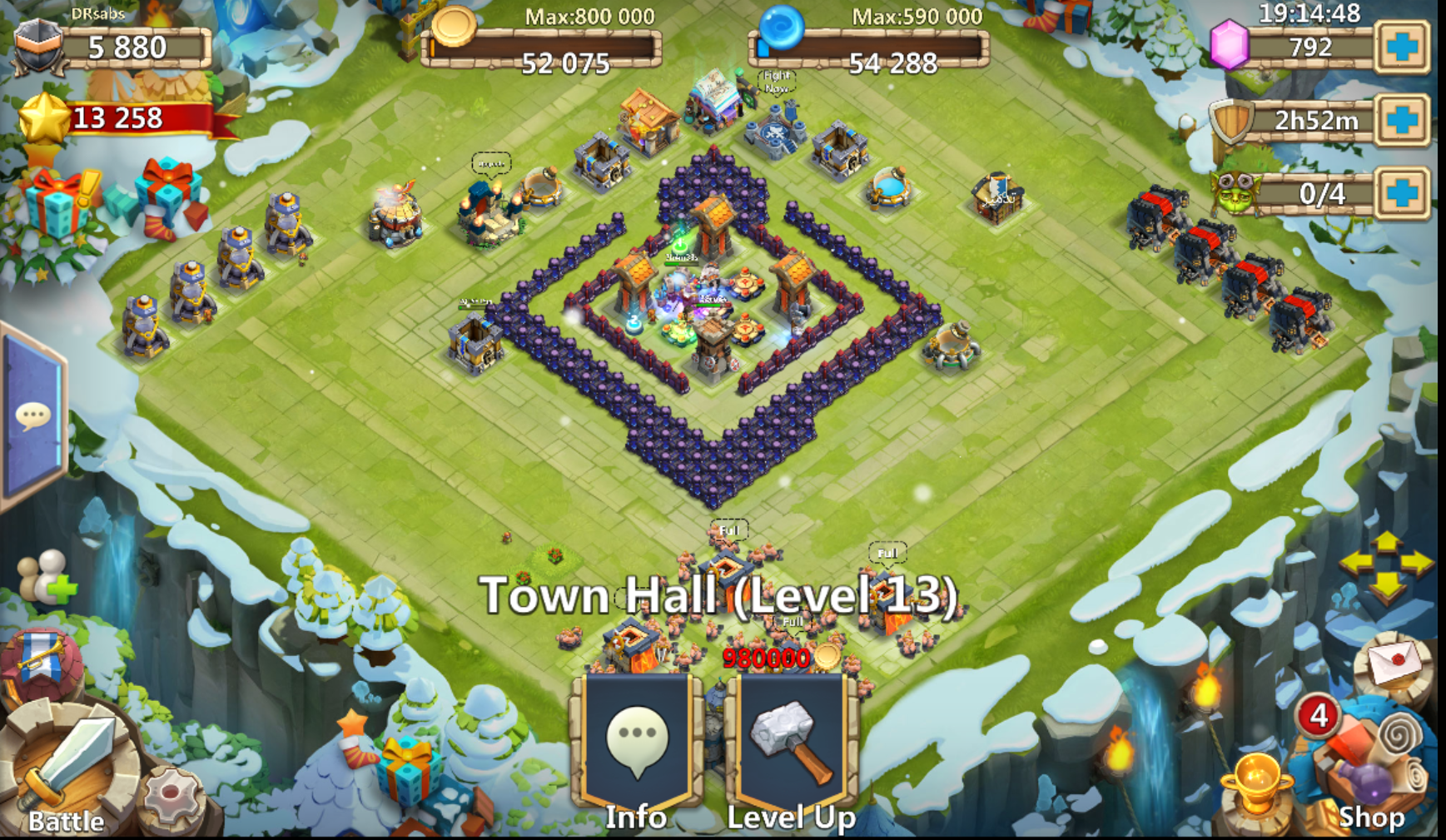Expand the chat side panel
Image resolution: width=1446 pixels, height=840 pixels.
33,415
